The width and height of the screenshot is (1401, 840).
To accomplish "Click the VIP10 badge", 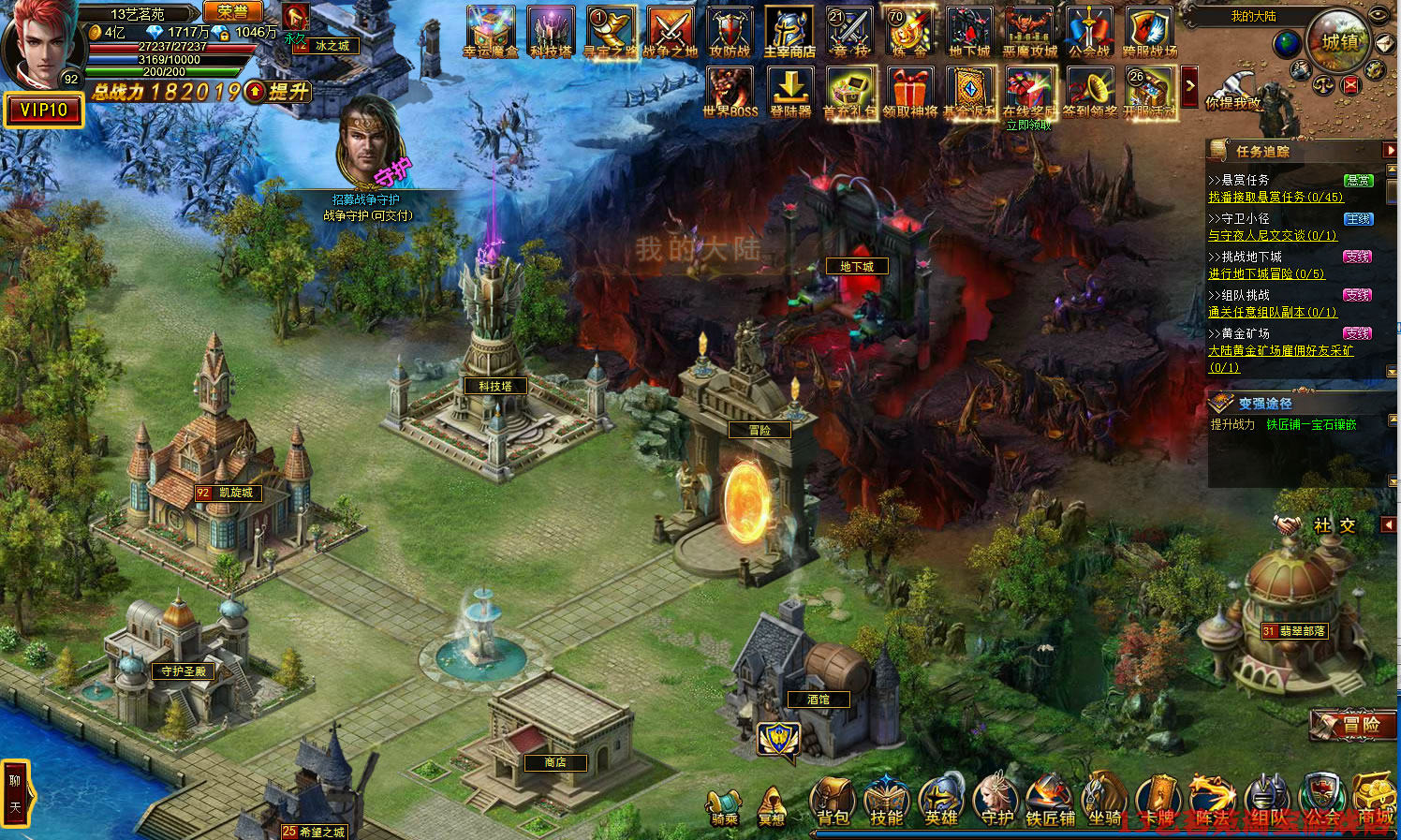I will point(43,111).
